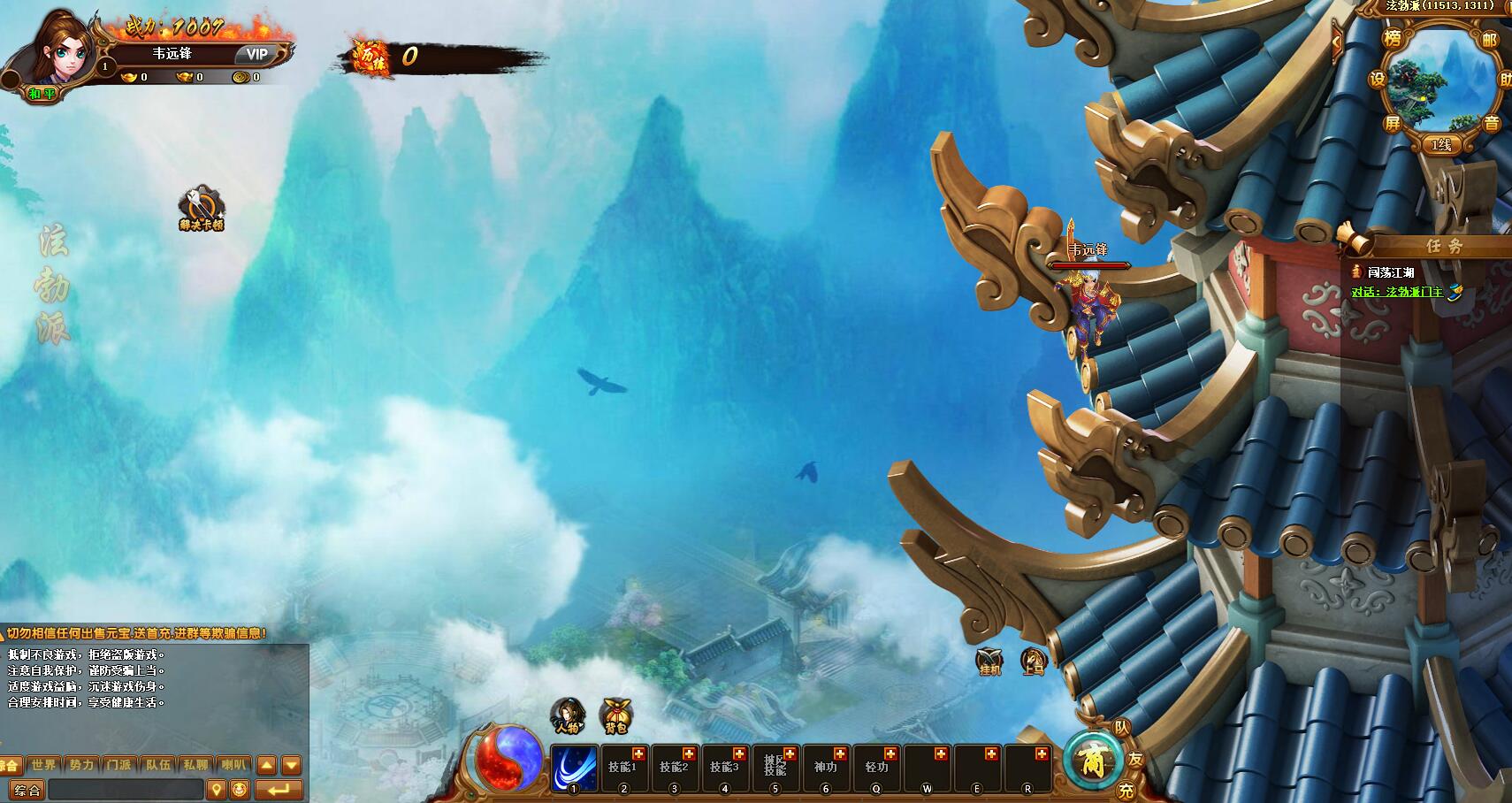
Task: Open the 邮 mail button by minimap
Action: 1490,40
